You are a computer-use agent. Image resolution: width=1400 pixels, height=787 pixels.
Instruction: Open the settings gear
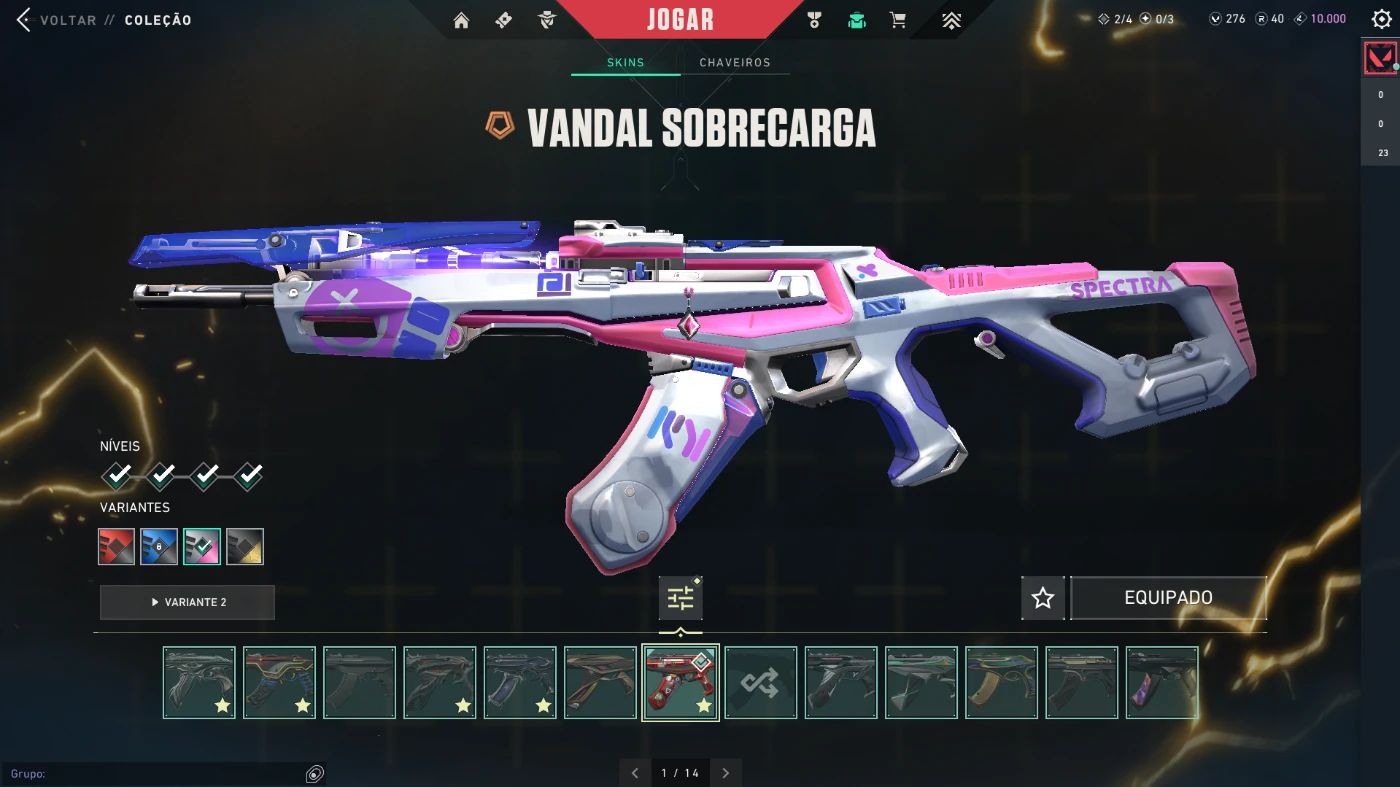(1381, 20)
